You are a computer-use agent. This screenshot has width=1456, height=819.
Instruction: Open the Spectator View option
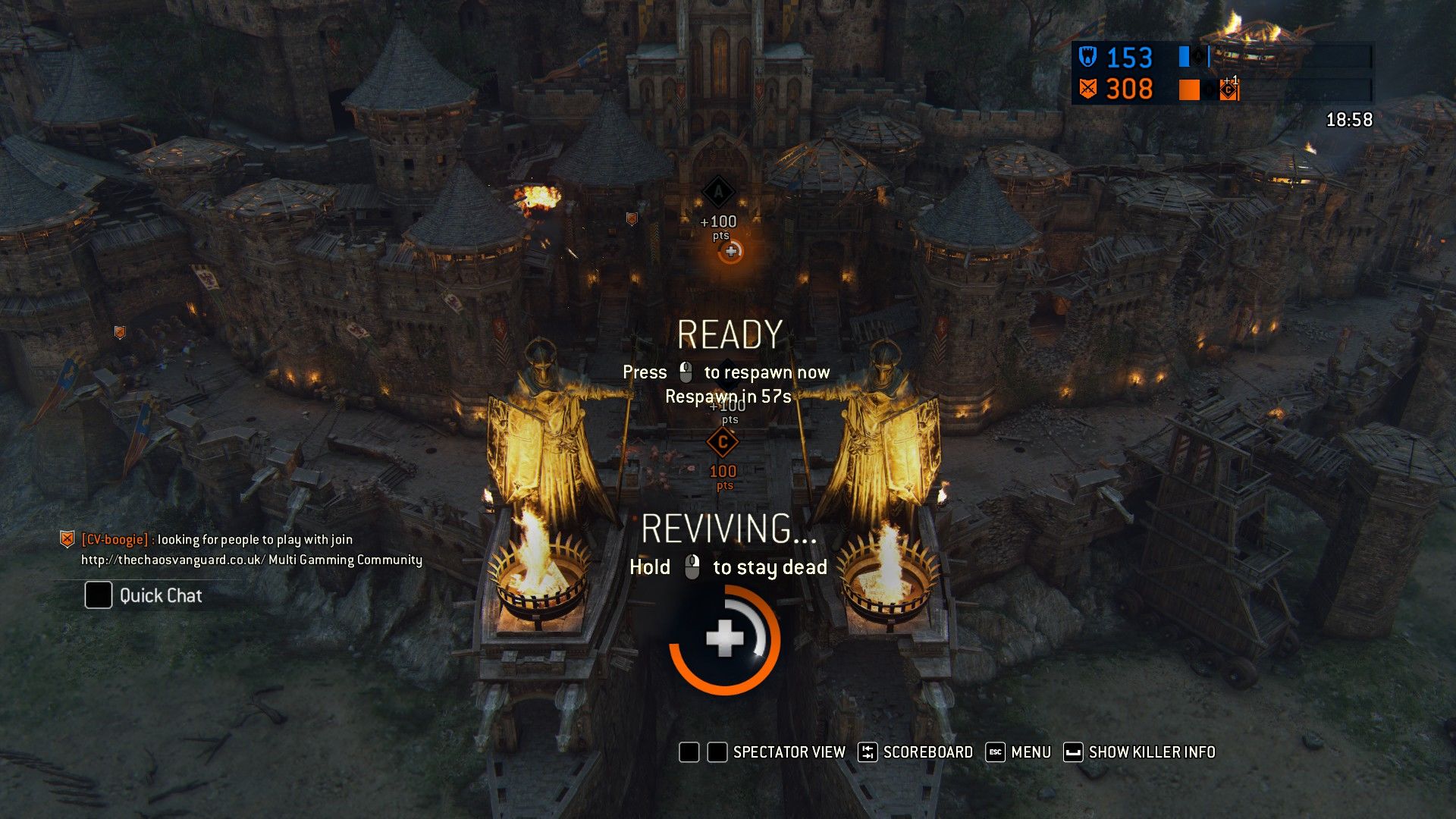788,752
